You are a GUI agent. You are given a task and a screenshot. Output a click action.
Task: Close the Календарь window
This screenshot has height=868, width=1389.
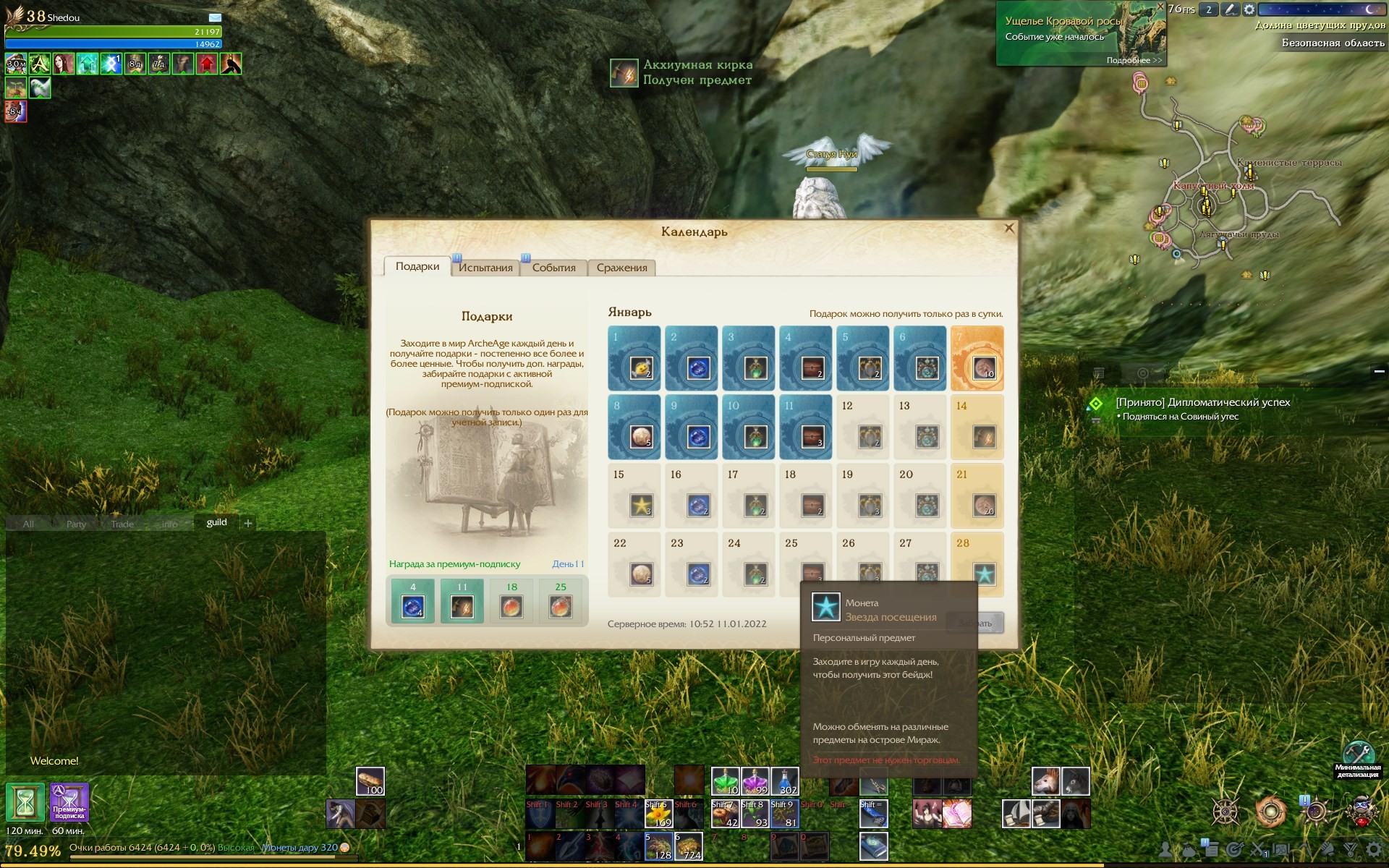[1009, 229]
